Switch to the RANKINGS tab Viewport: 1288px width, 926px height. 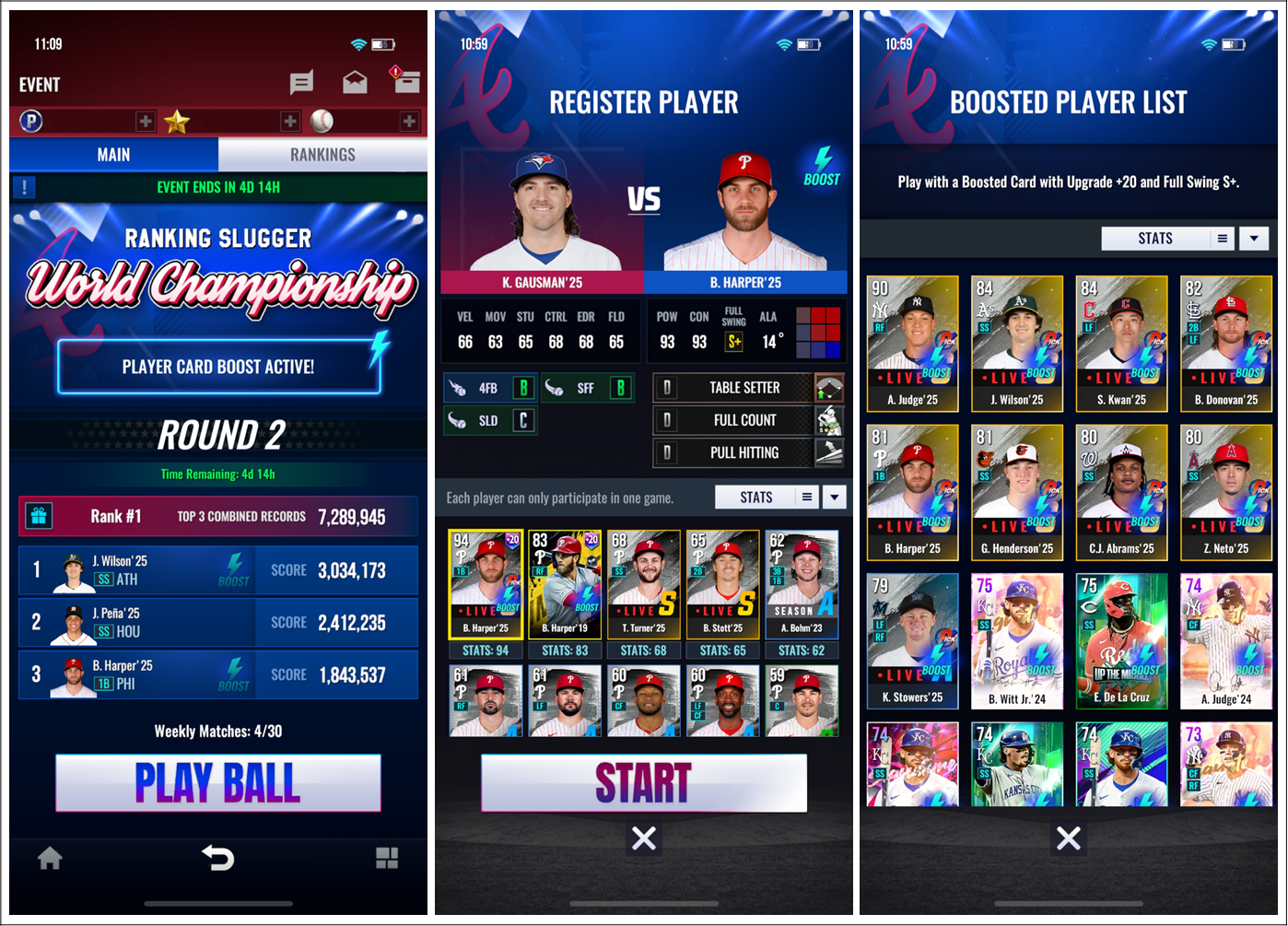[322, 155]
